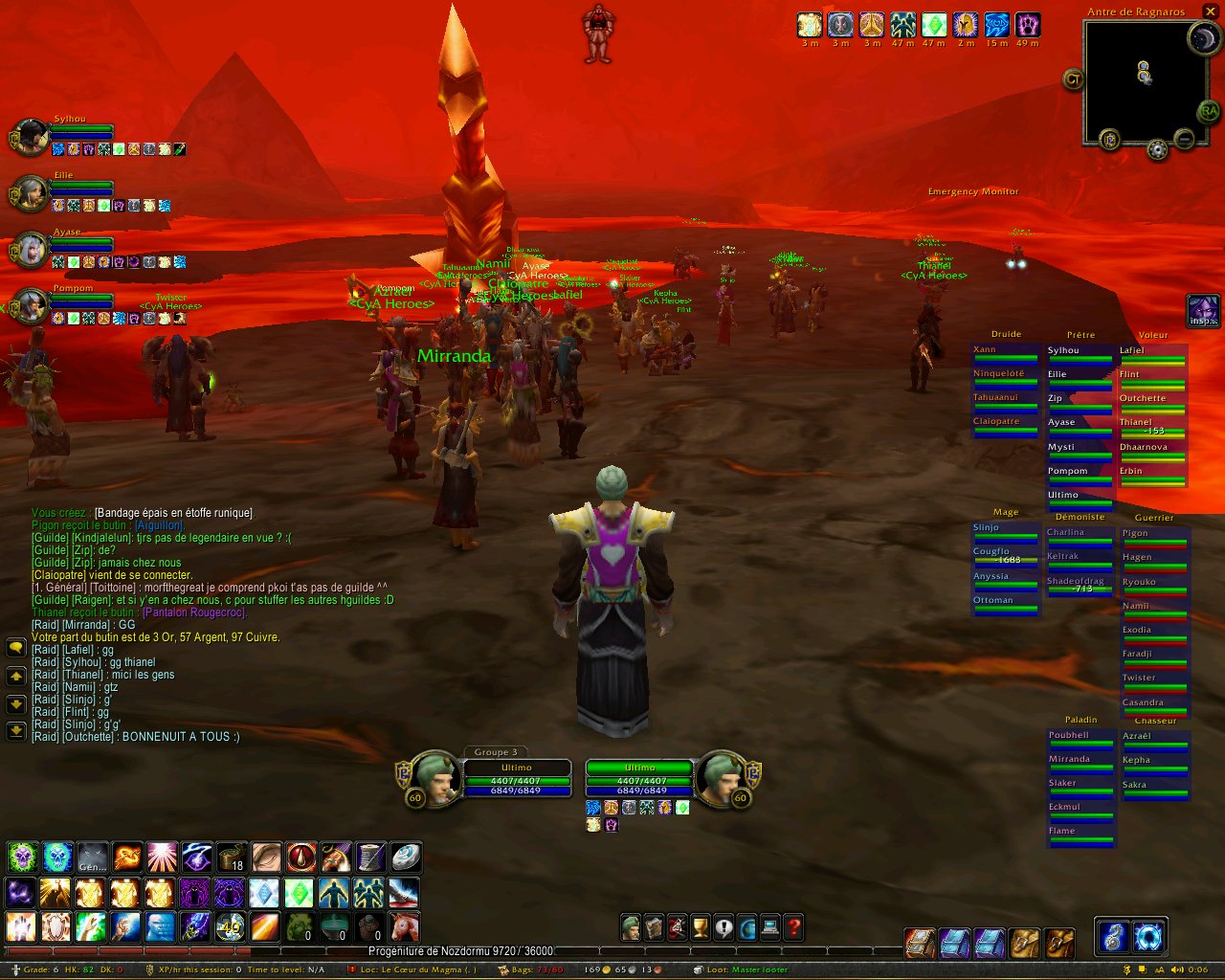Cast the green skull spell on action bar
This screenshot has height=980, width=1225.
pos(22,857)
